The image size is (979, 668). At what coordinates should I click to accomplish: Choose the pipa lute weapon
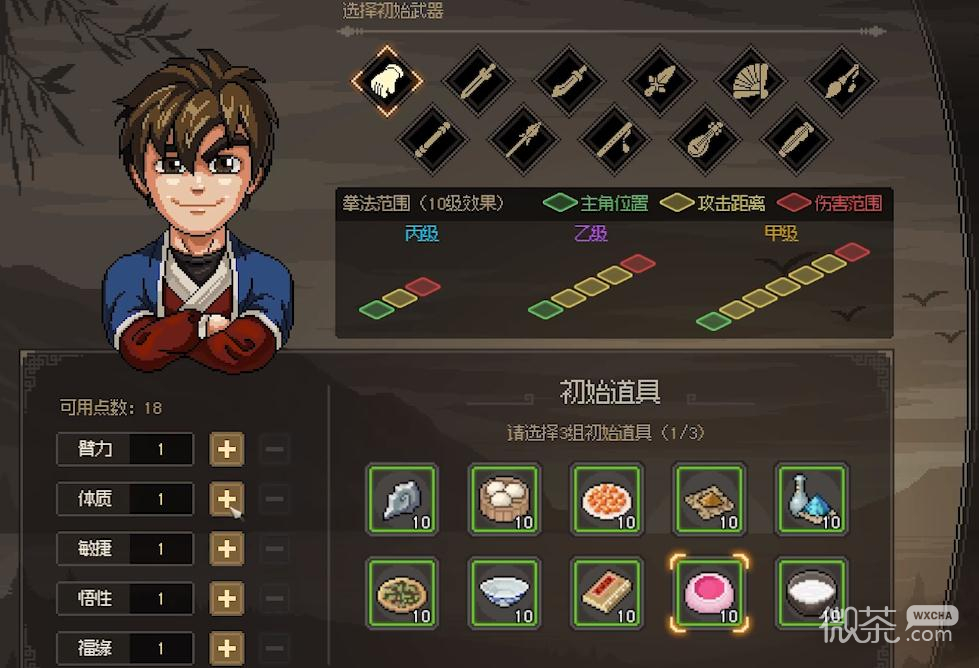click(x=704, y=138)
